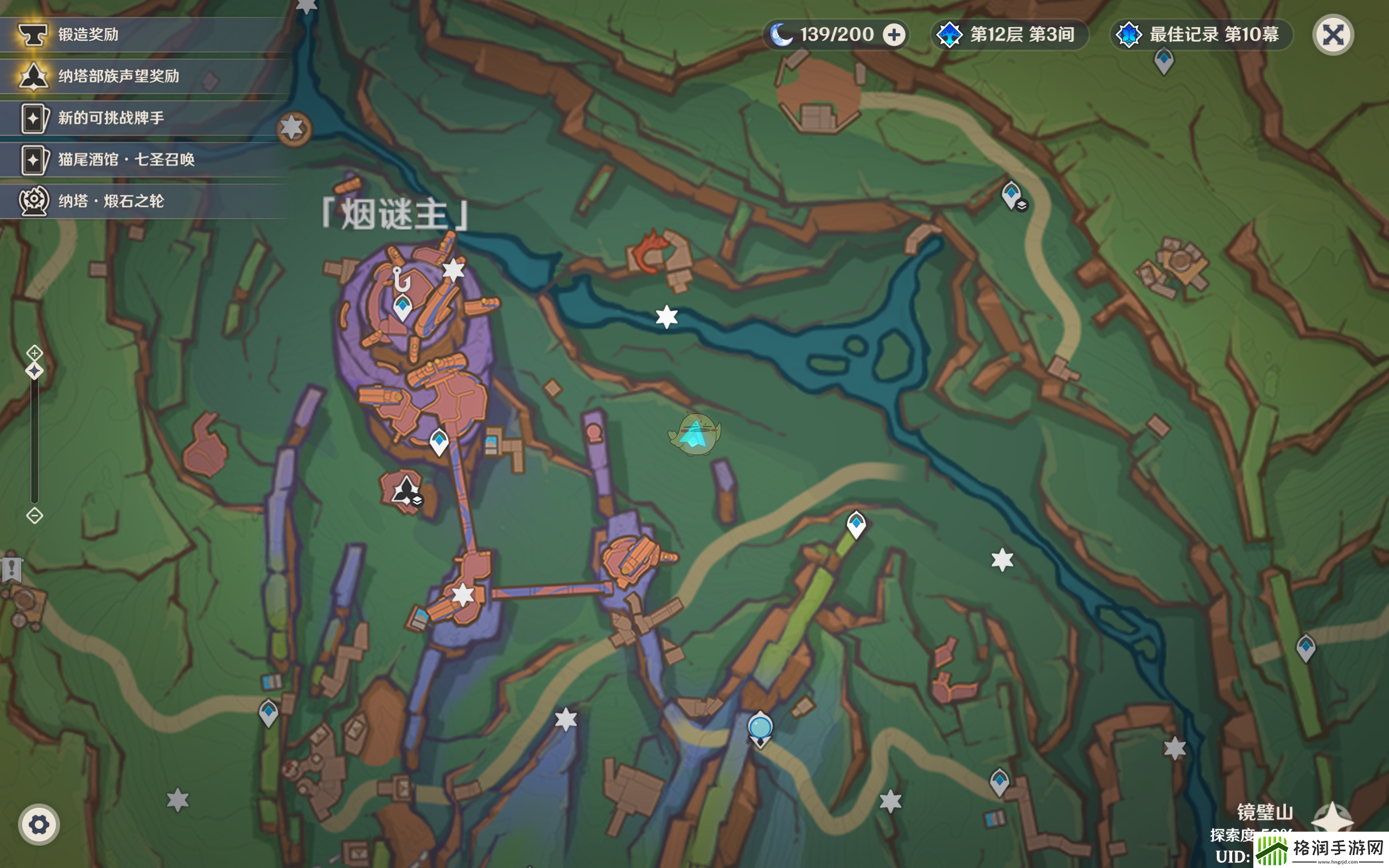This screenshot has width=1389, height=868.
Task: Select 新的可挑战牌手 entry
Action: [110, 118]
